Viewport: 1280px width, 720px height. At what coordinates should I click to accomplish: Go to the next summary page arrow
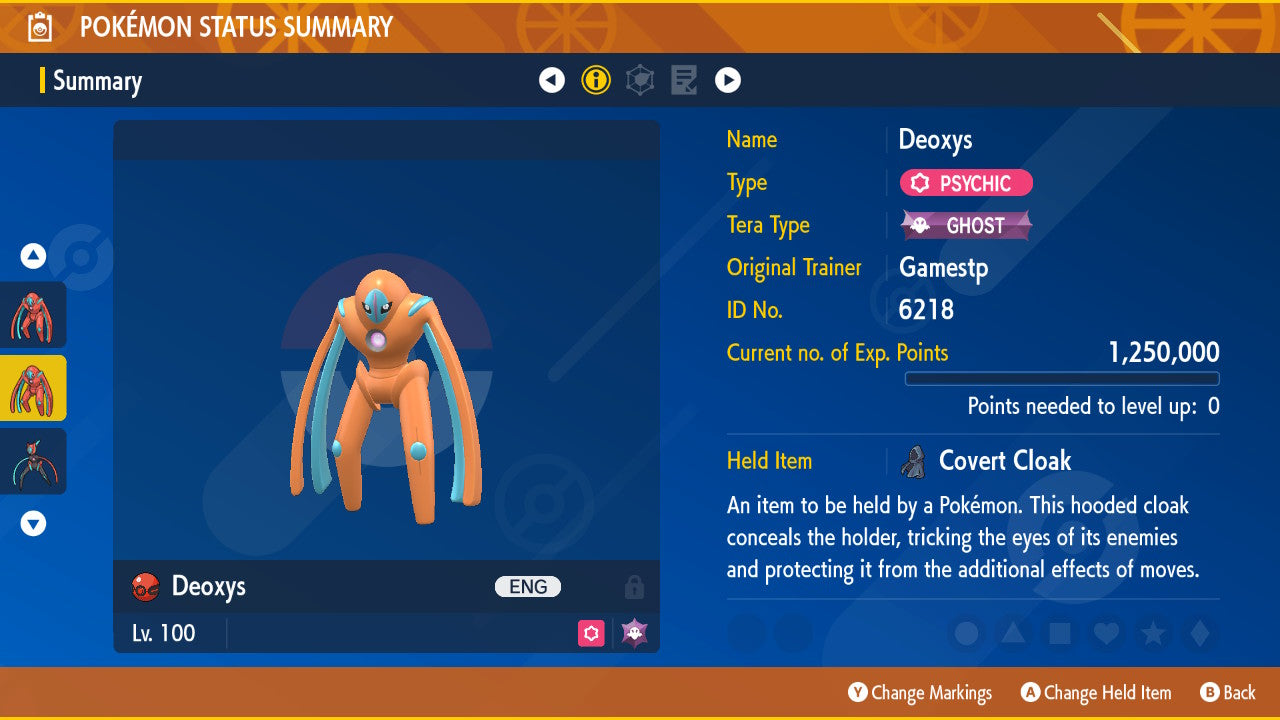[x=728, y=80]
